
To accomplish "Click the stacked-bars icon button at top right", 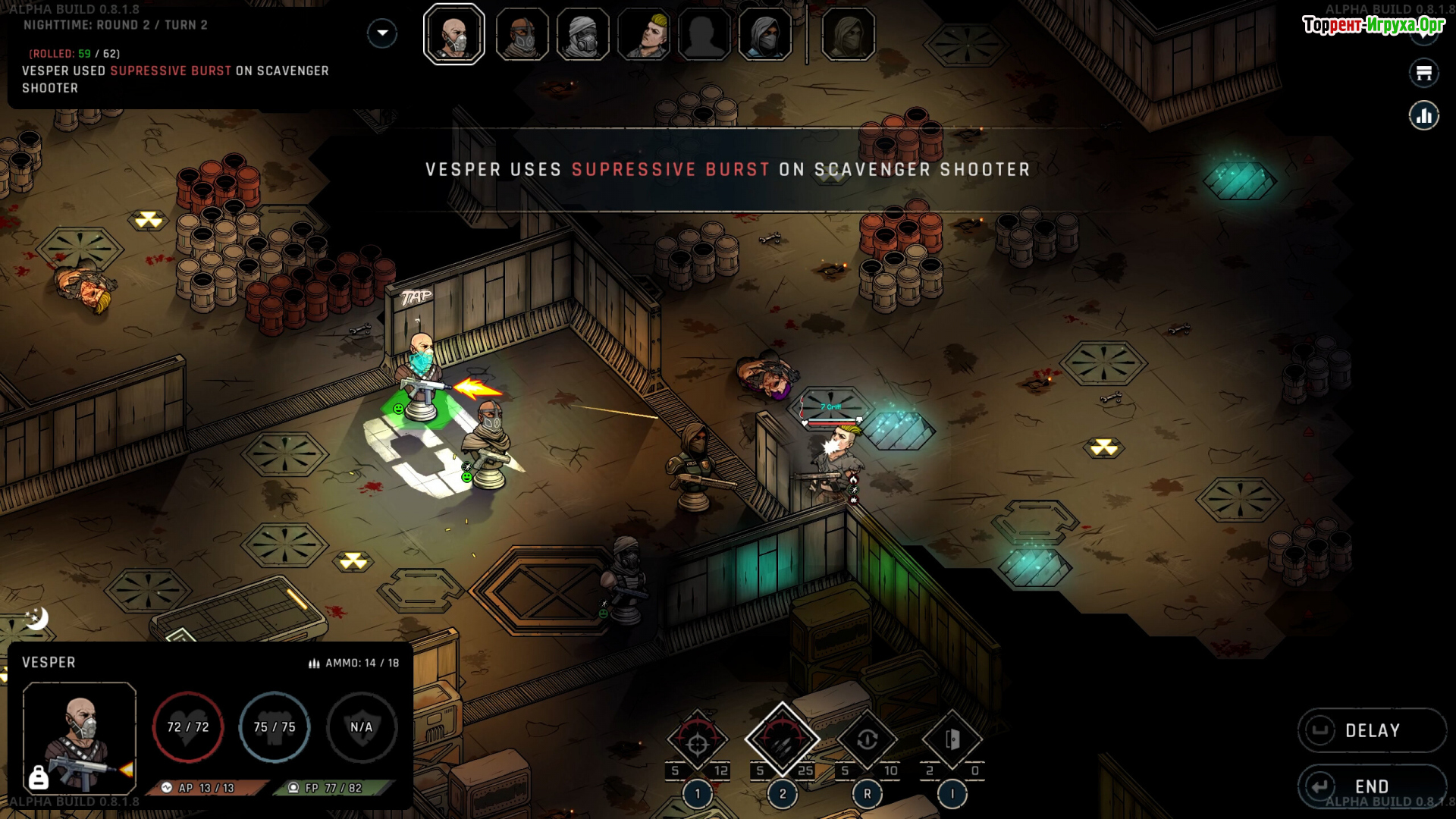I will 1424,74.
